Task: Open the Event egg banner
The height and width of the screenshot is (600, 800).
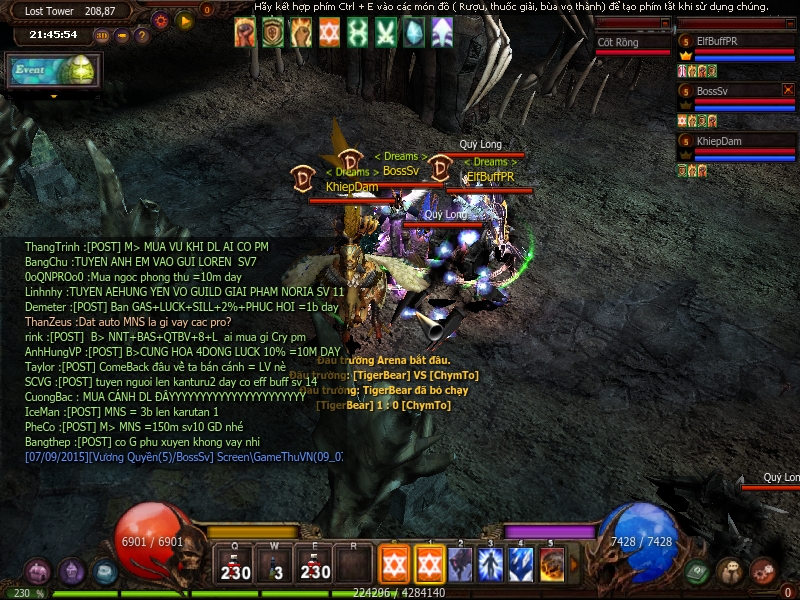Action: [x=52, y=70]
